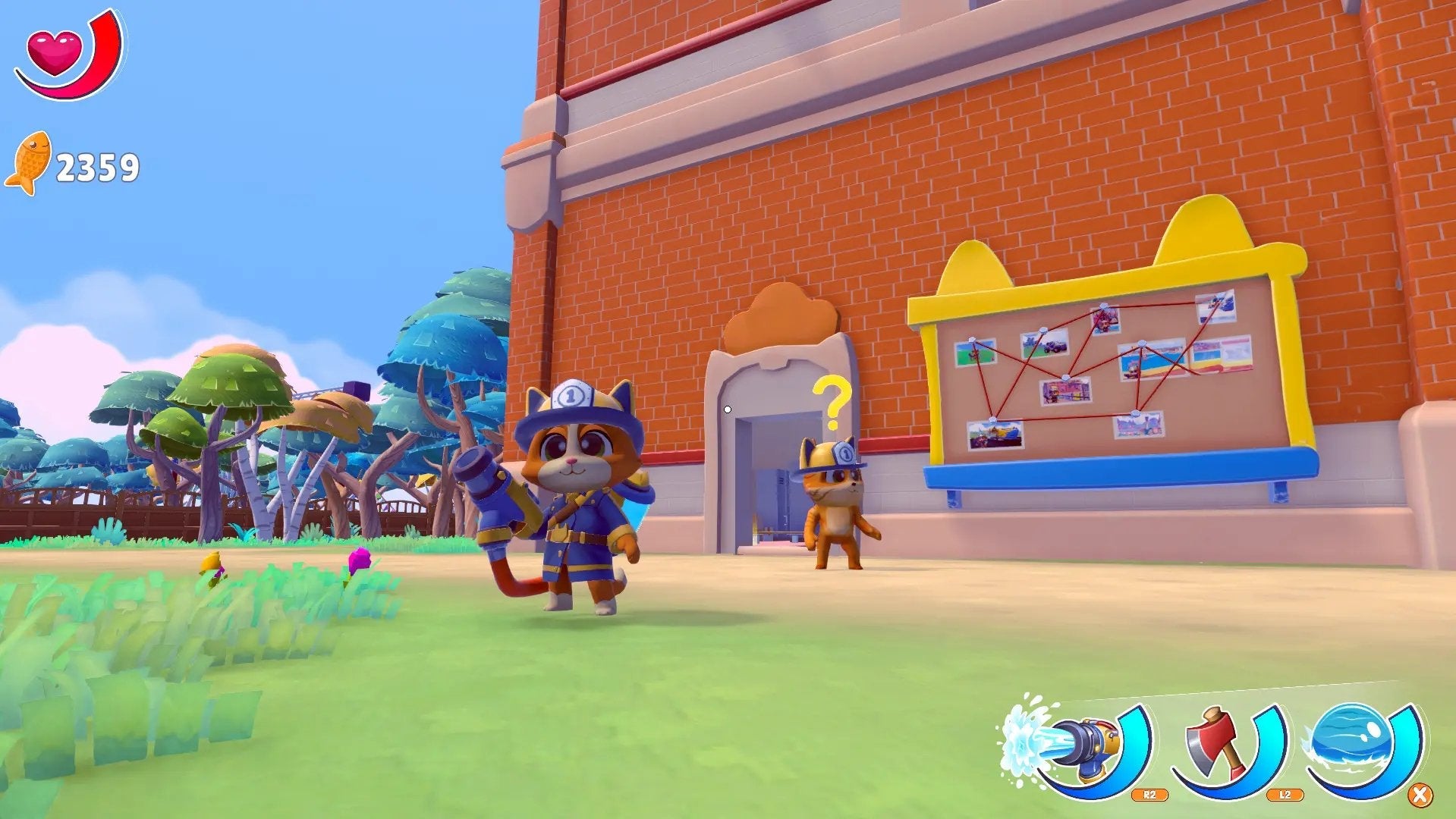The image size is (1456, 819).
Task: Select the boat photo on the bulletin board
Action: 995,435
